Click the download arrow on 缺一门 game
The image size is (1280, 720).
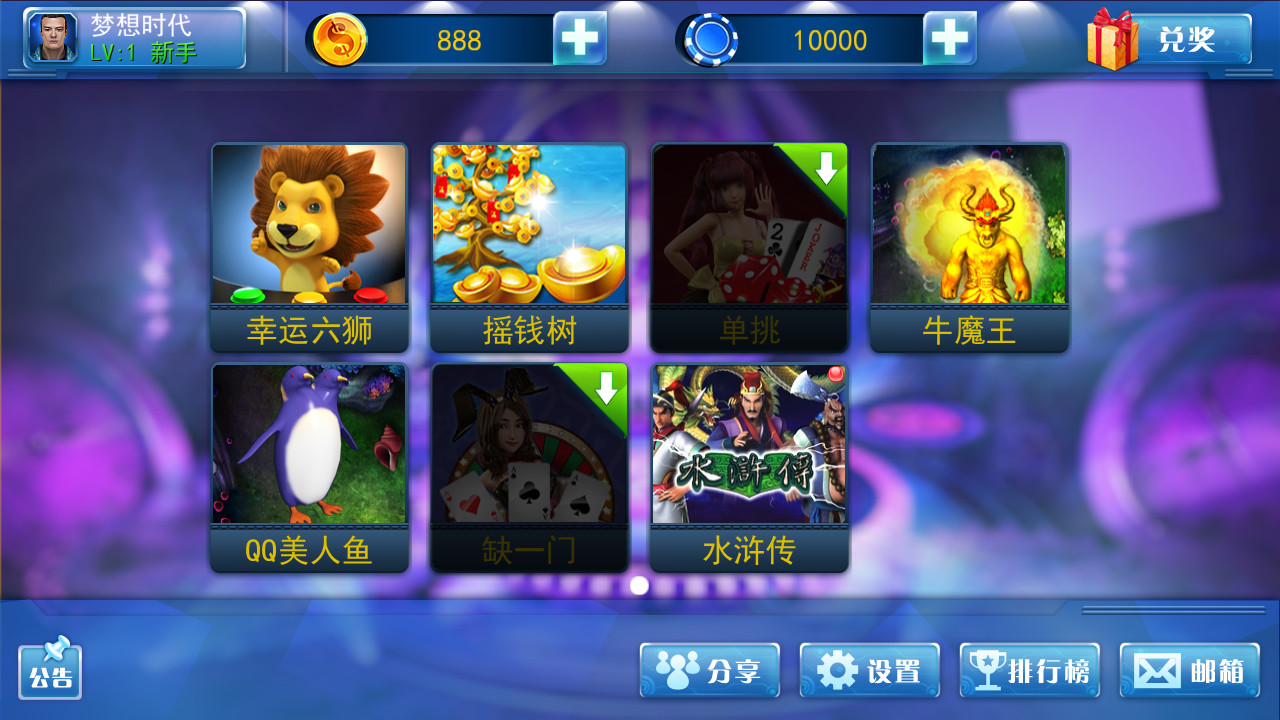point(604,389)
